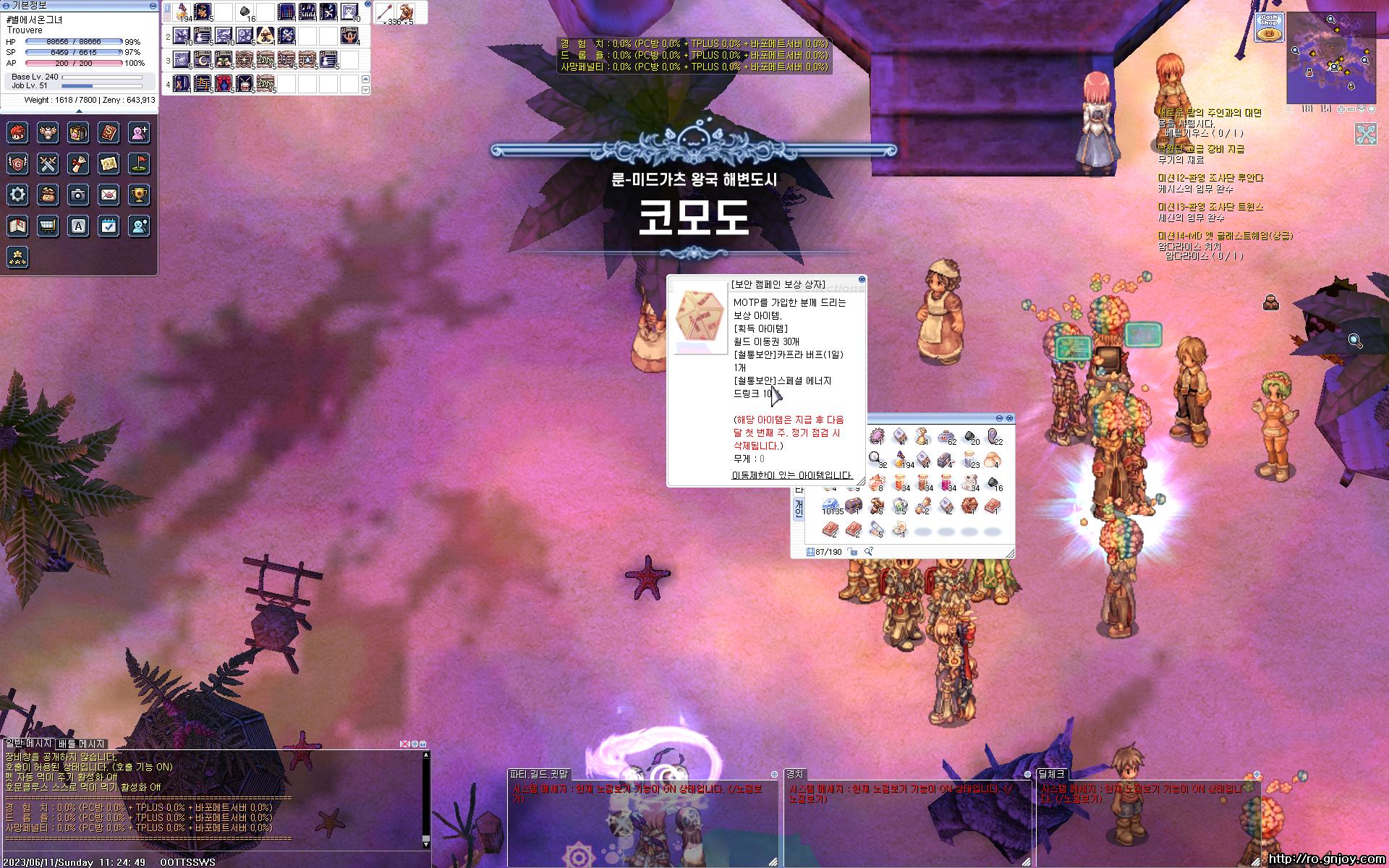Select the red curtain stage skill
1389x868 pixels.
pyautogui.click(x=224, y=82)
